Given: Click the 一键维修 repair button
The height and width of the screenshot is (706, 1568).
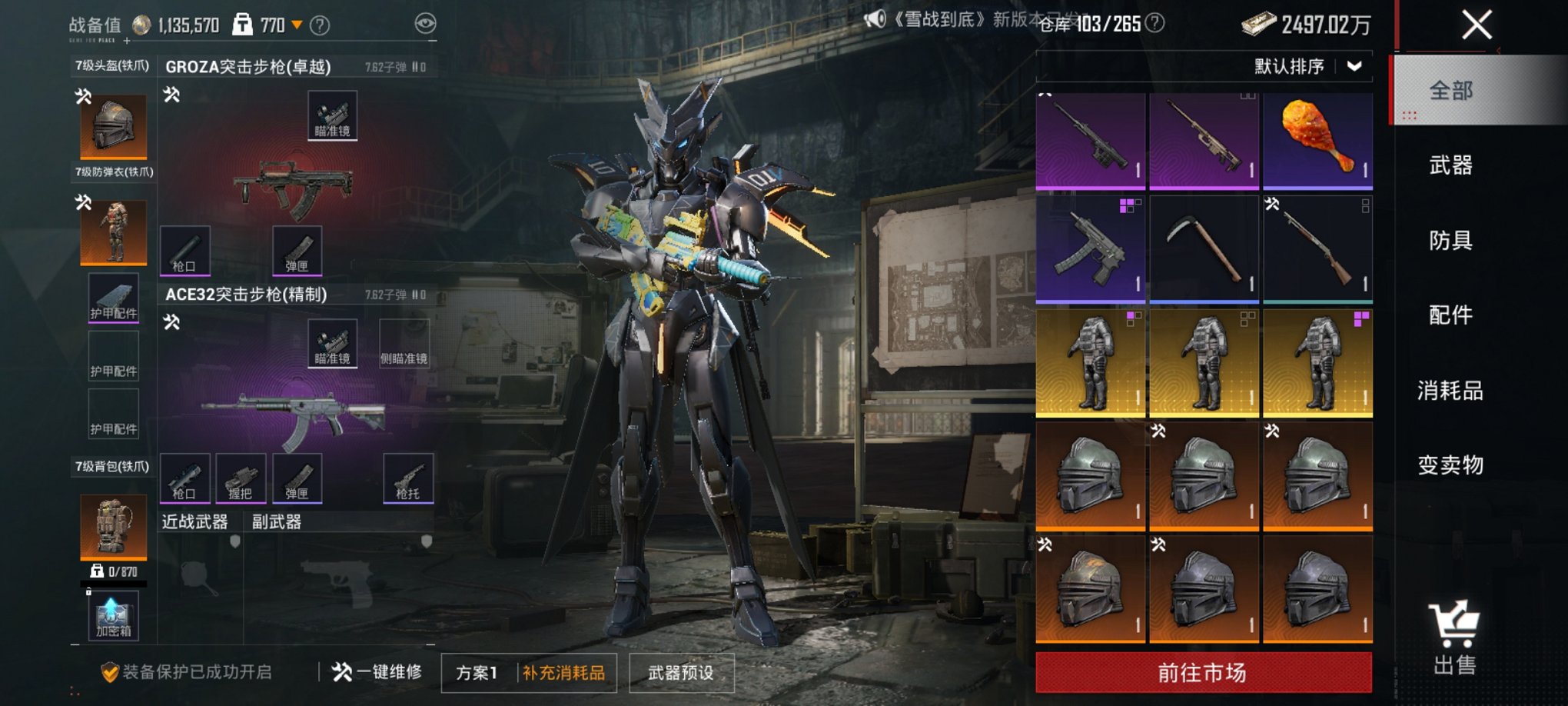Looking at the screenshot, I should [377, 672].
